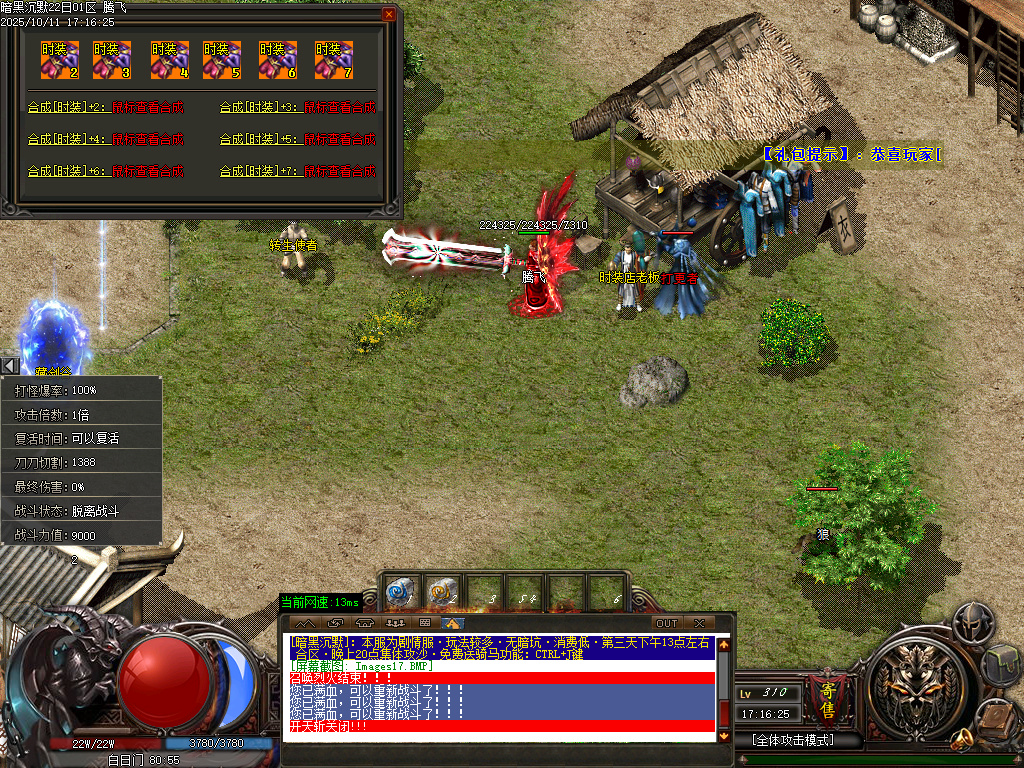Close the fashion synthesis panel
Image resolution: width=1024 pixels, height=768 pixels.
pos(388,15)
